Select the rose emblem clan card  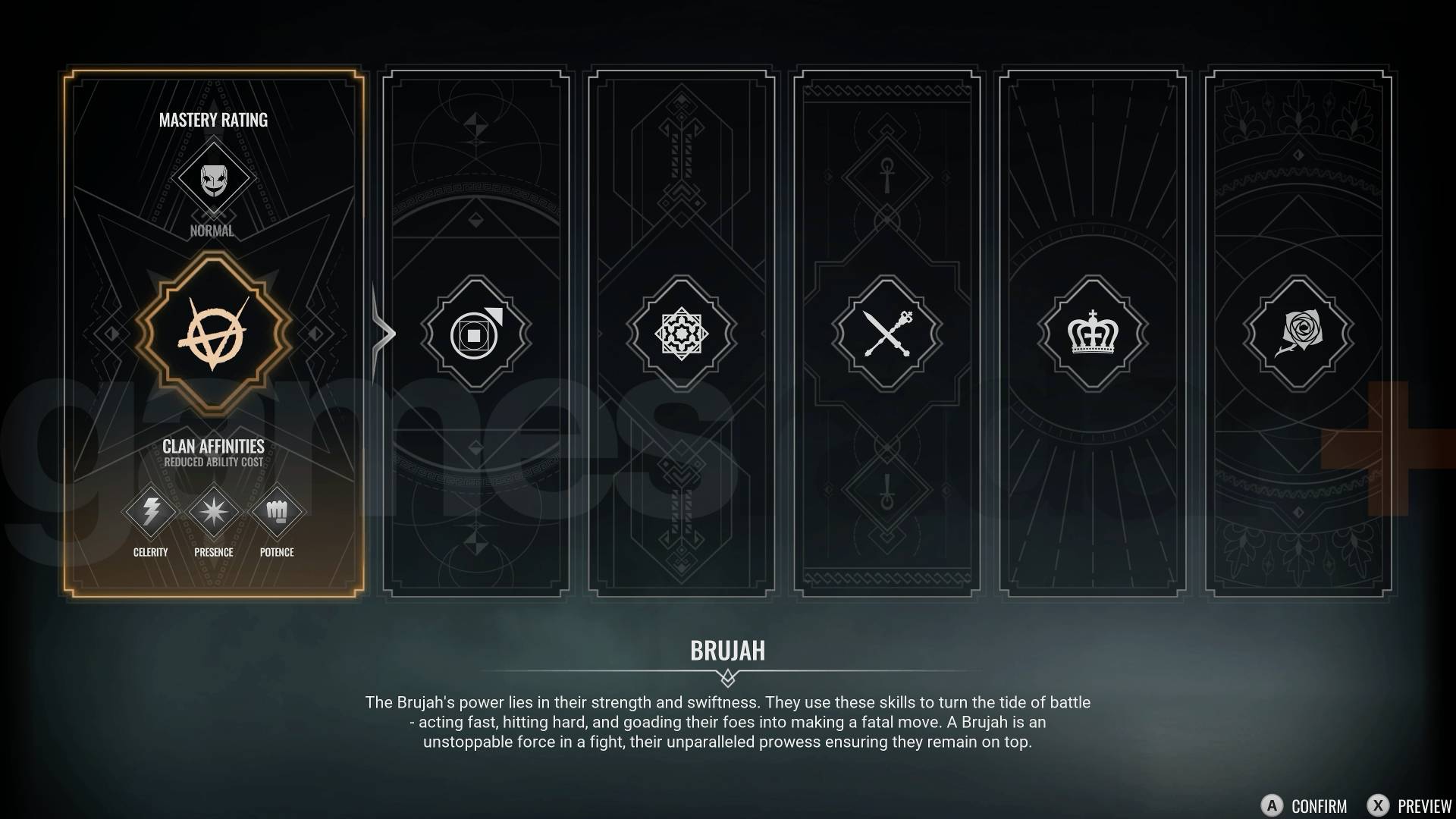coord(1298,334)
